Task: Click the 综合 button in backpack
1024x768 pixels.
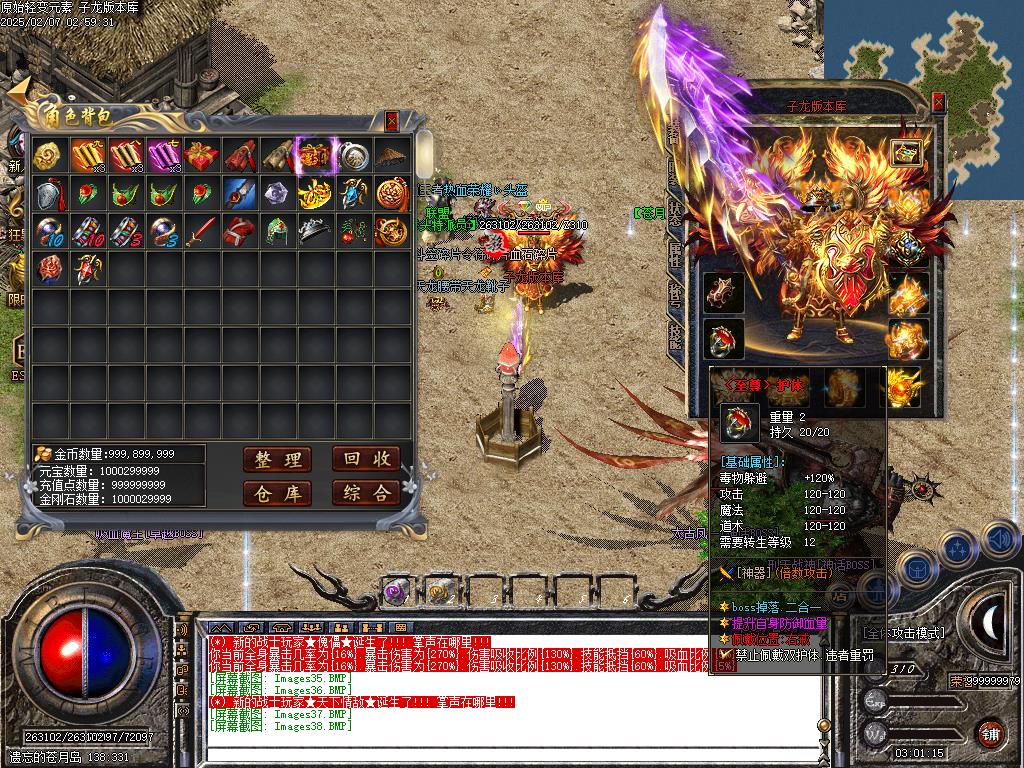Action: pos(365,493)
